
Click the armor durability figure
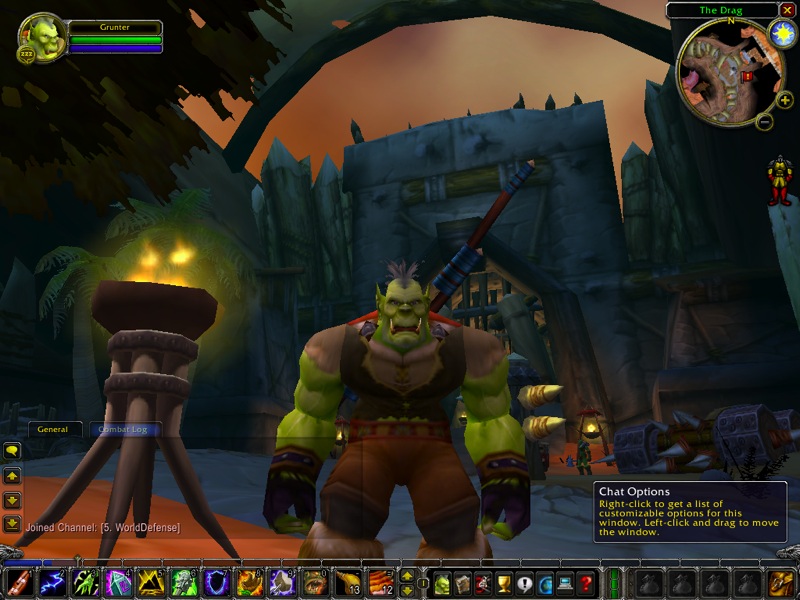779,180
